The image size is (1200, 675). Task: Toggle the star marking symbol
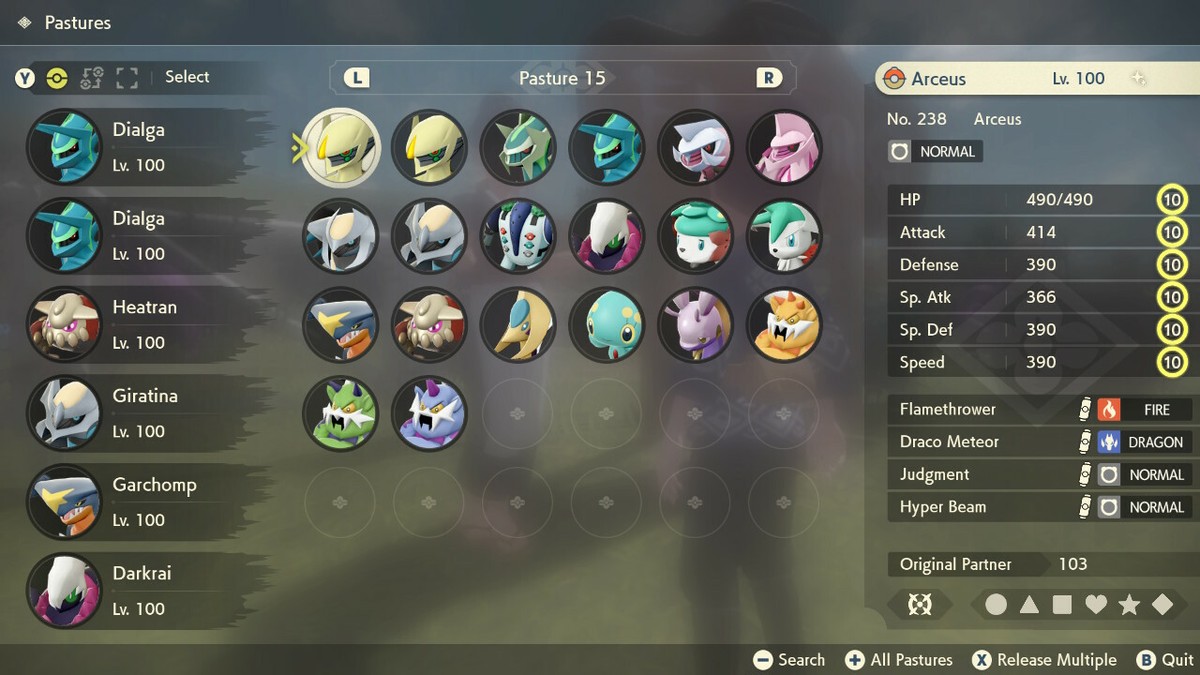tap(1129, 604)
